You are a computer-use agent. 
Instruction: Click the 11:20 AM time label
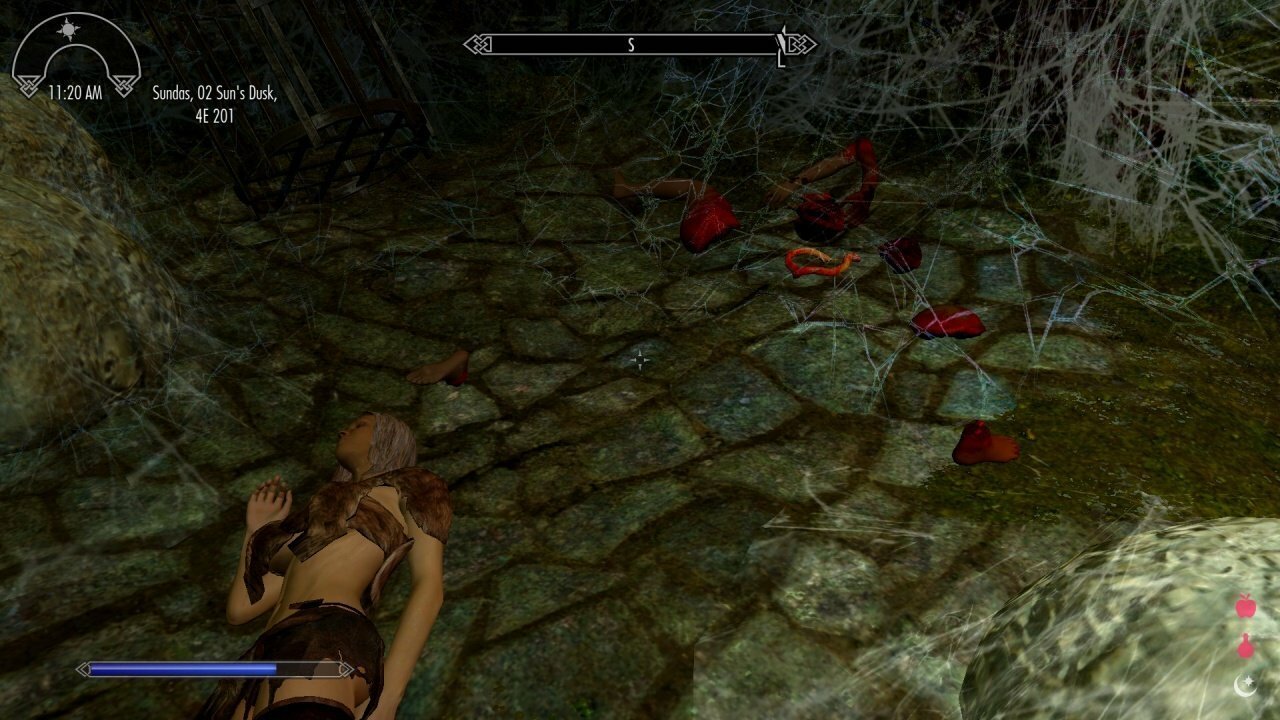[76, 91]
